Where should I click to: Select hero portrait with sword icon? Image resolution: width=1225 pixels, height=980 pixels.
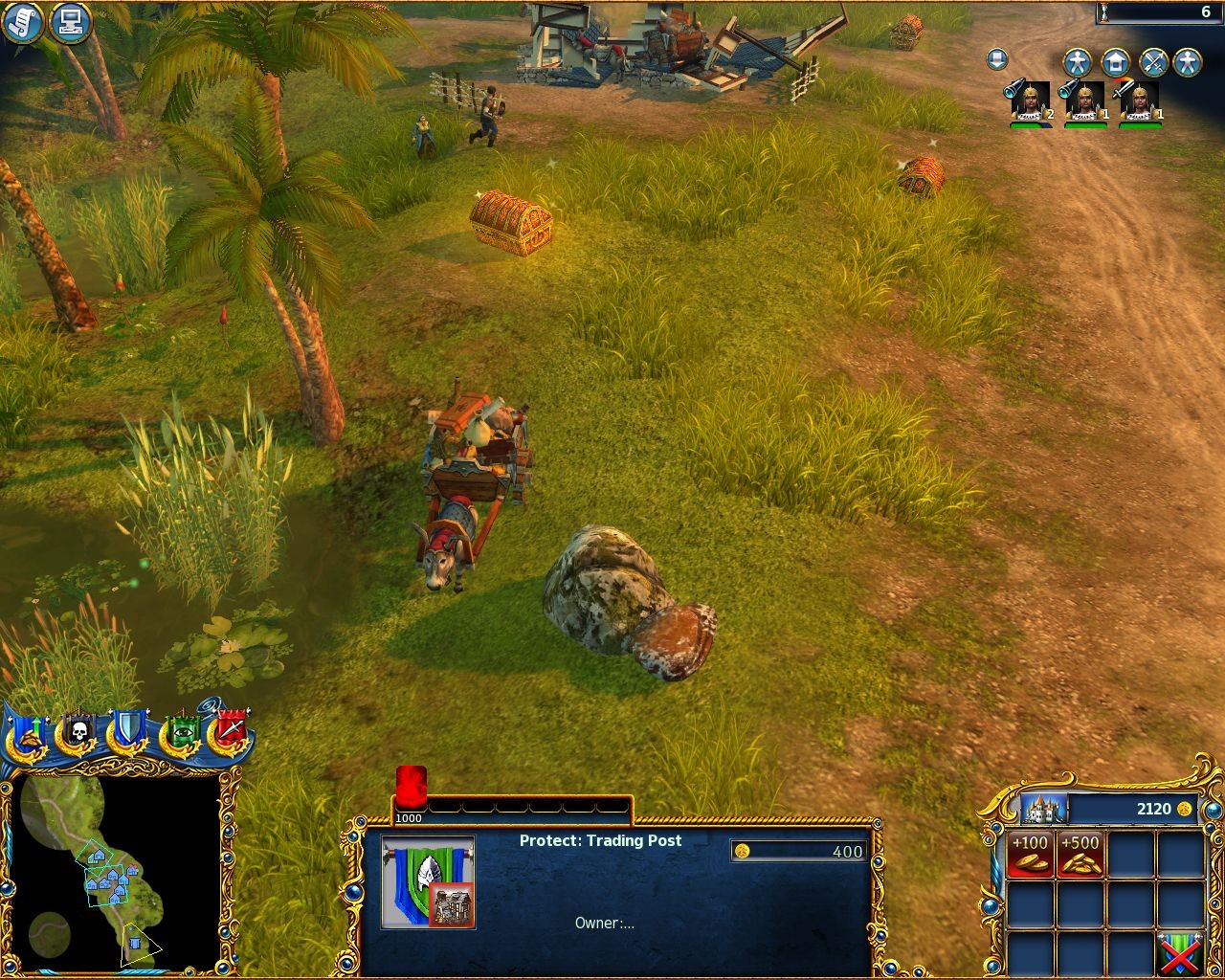[1139, 102]
